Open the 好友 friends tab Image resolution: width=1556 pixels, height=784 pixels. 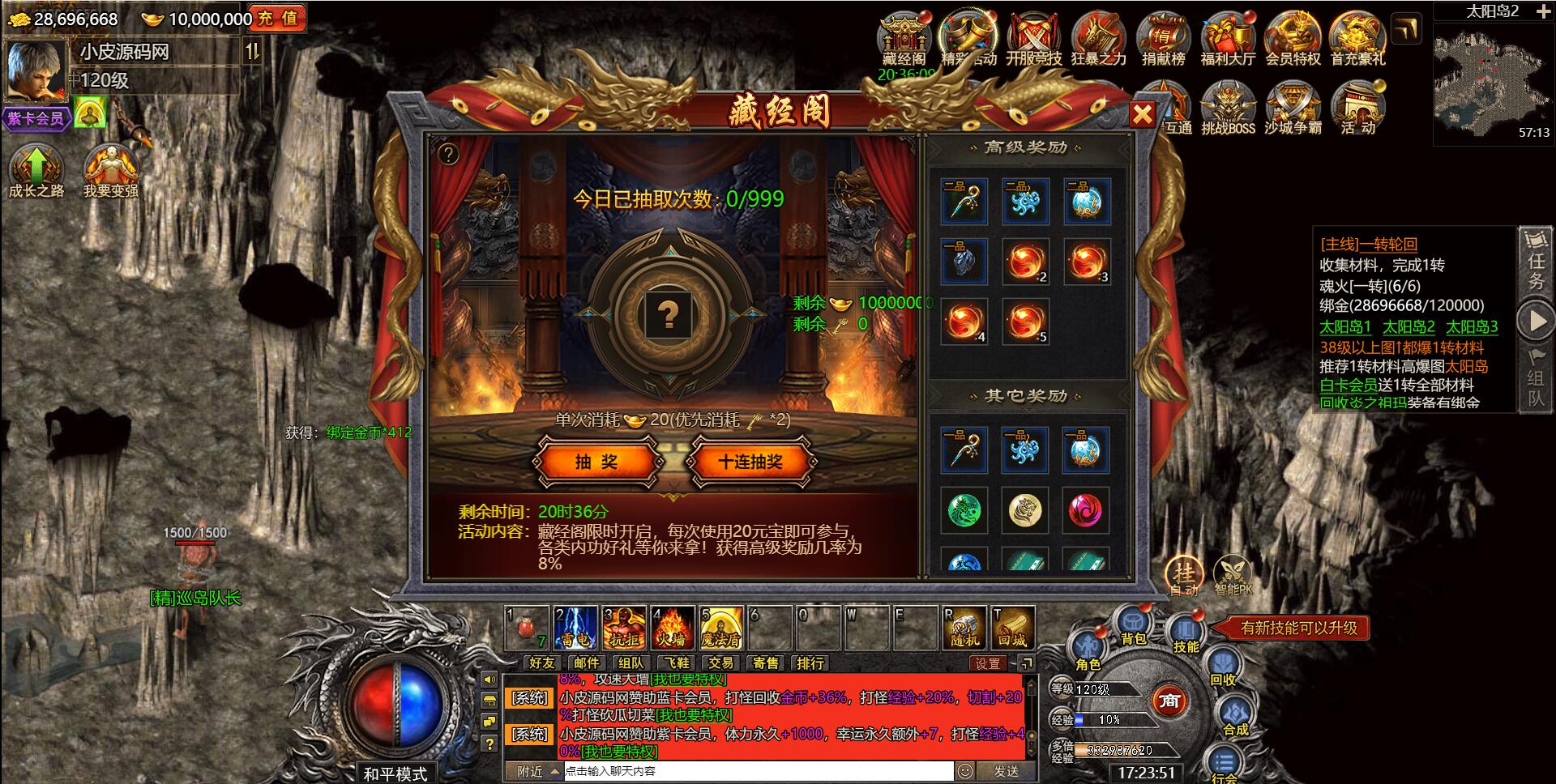pyautogui.click(x=541, y=663)
